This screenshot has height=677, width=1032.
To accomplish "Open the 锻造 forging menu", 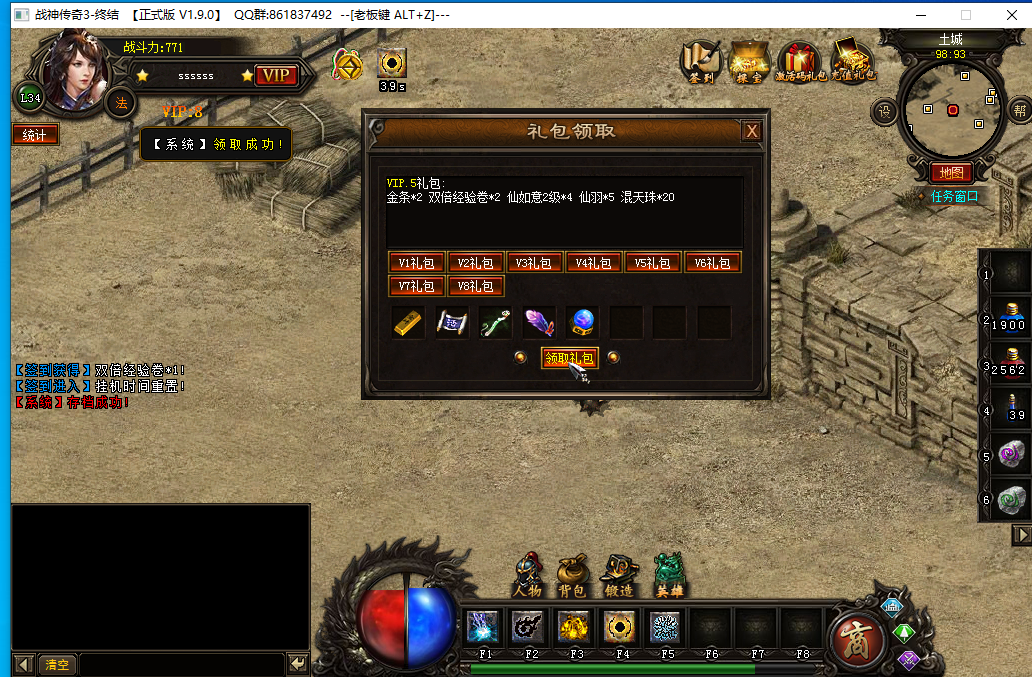I will coord(618,577).
